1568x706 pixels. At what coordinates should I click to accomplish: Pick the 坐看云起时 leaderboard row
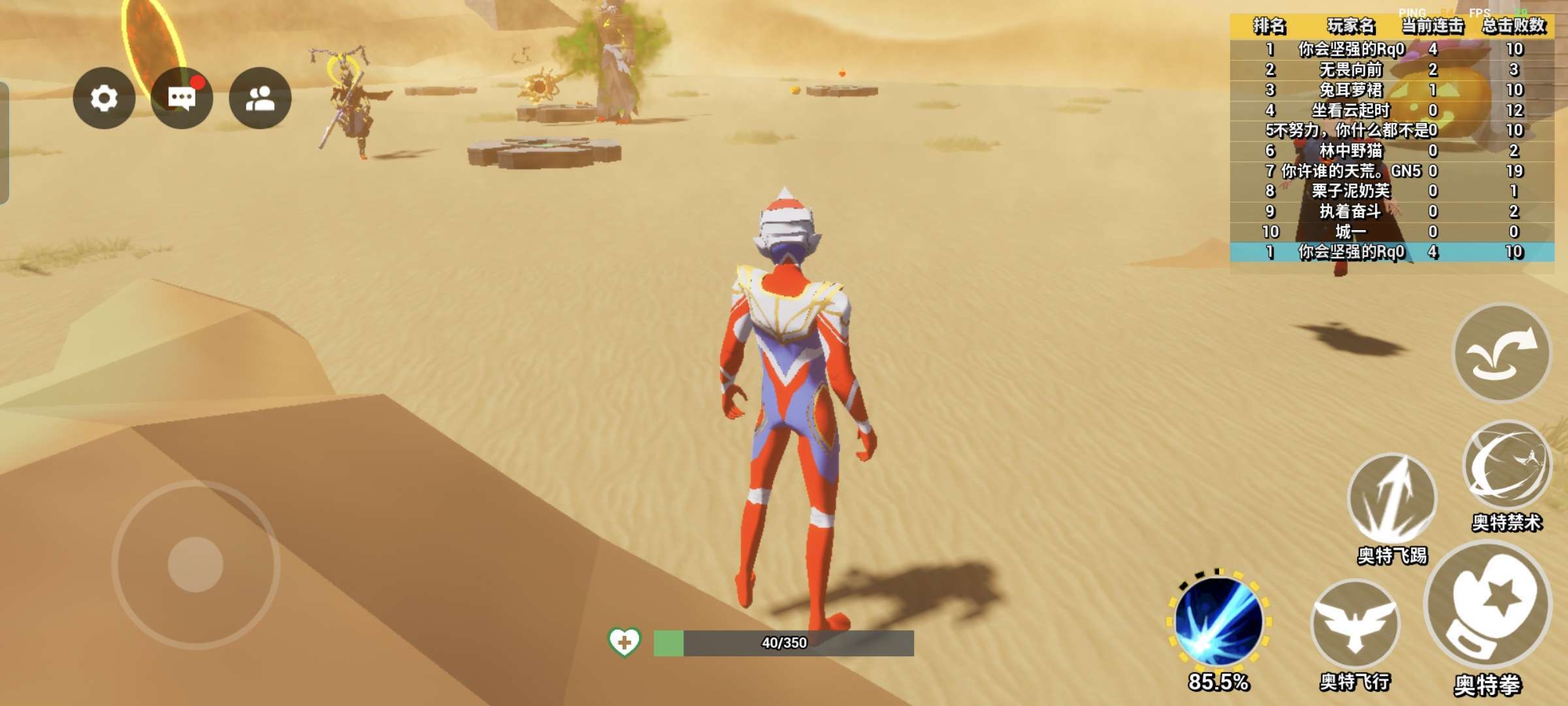[1350, 110]
